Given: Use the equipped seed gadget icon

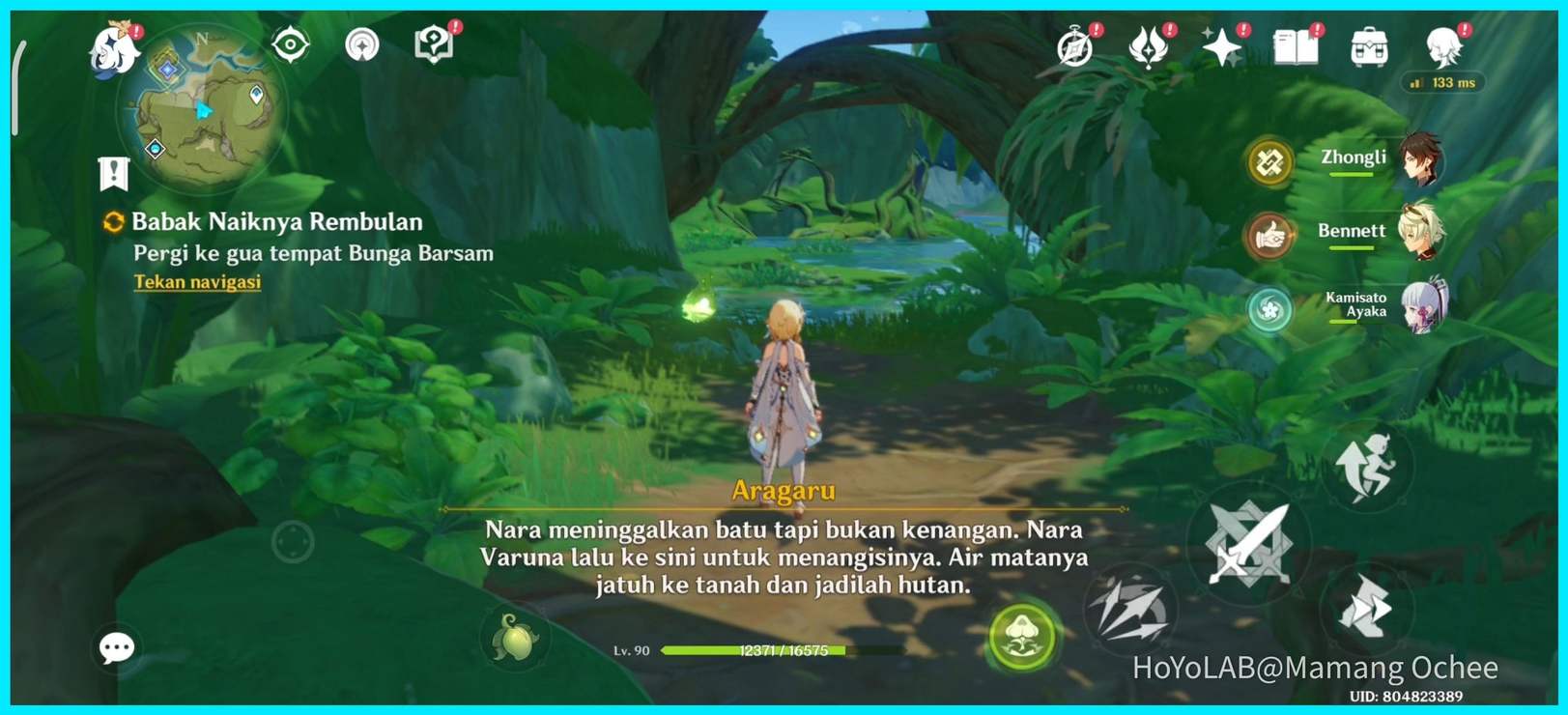Looking at the screenshot, I should coord(515,640).
